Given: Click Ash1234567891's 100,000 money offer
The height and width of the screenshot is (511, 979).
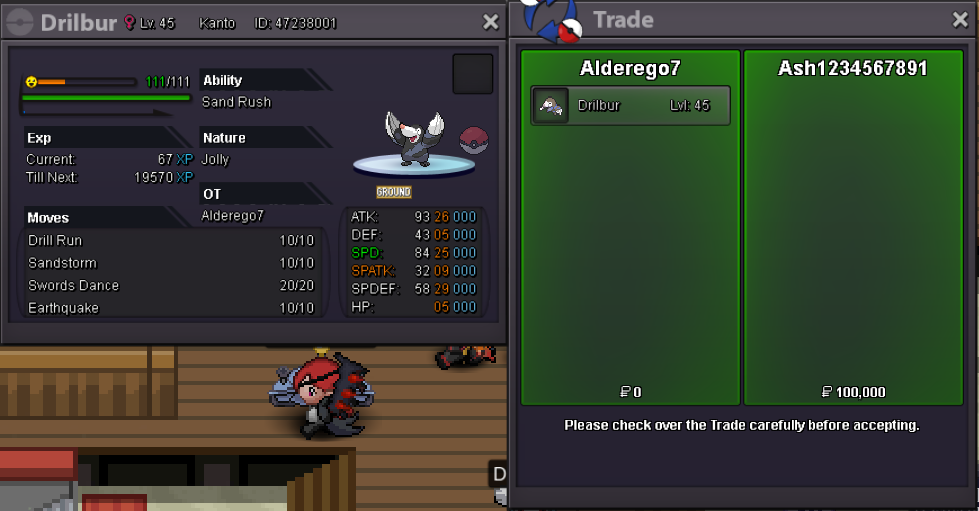Looking at the screenshot, I should tap(853, 392).
